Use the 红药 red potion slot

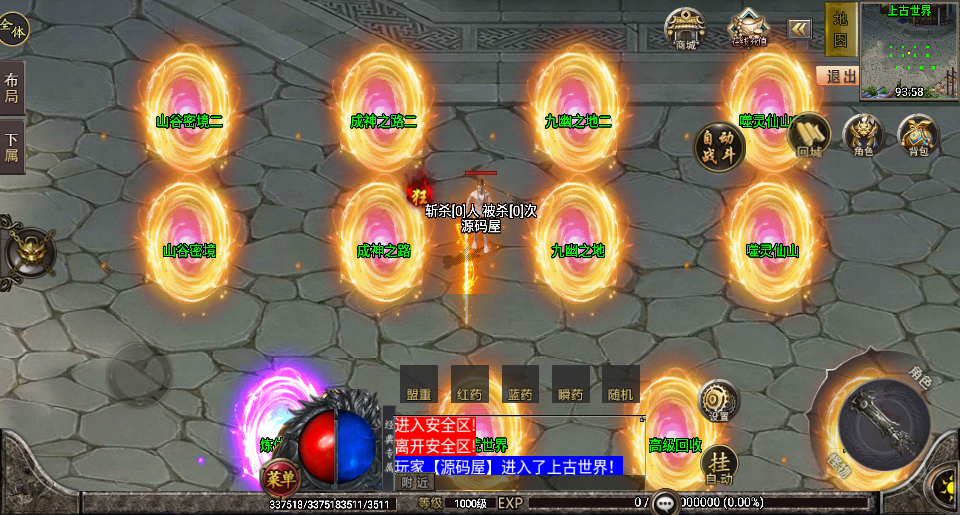469,385
